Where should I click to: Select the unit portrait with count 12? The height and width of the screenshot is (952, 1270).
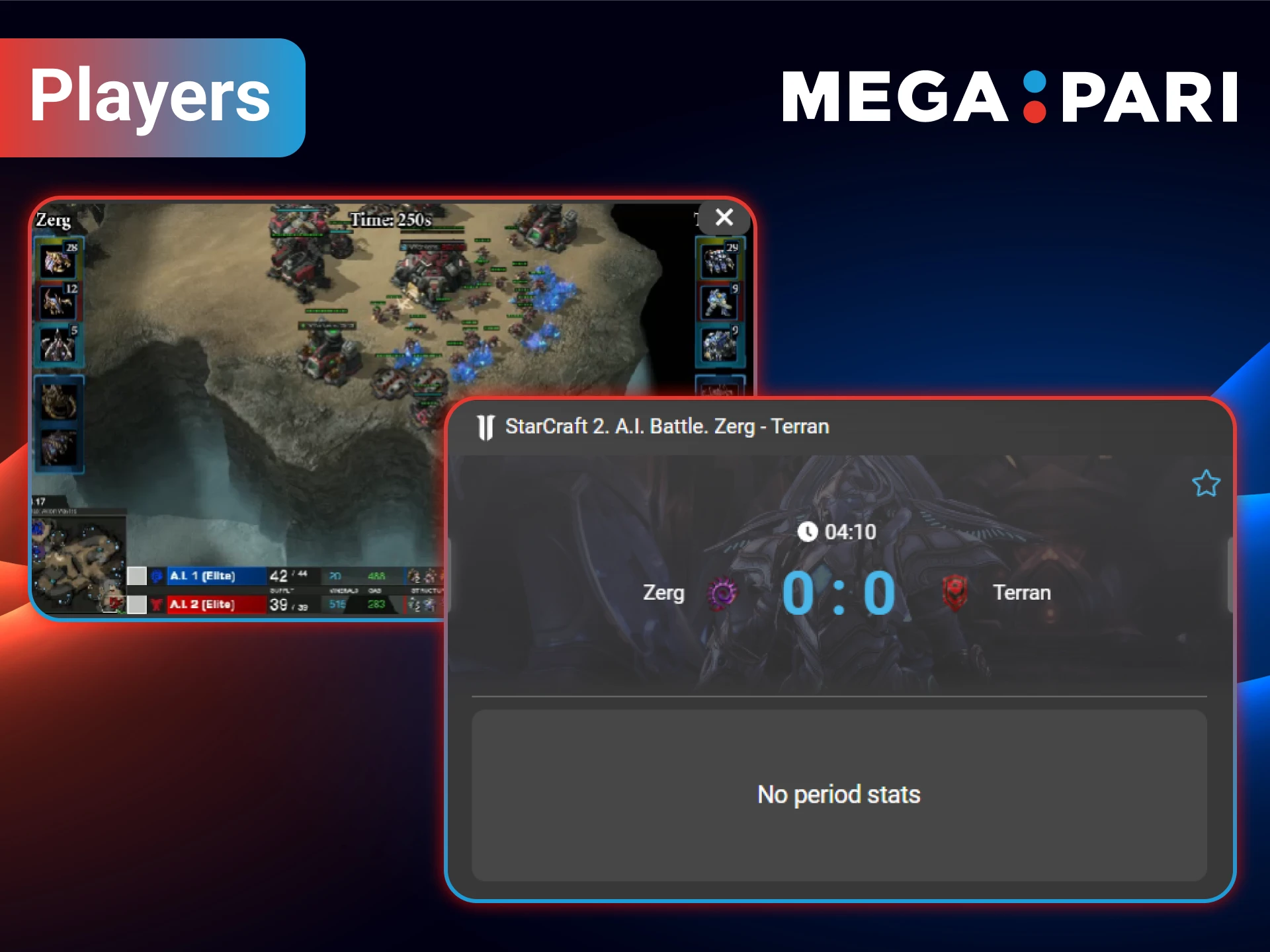coord(58,302)
